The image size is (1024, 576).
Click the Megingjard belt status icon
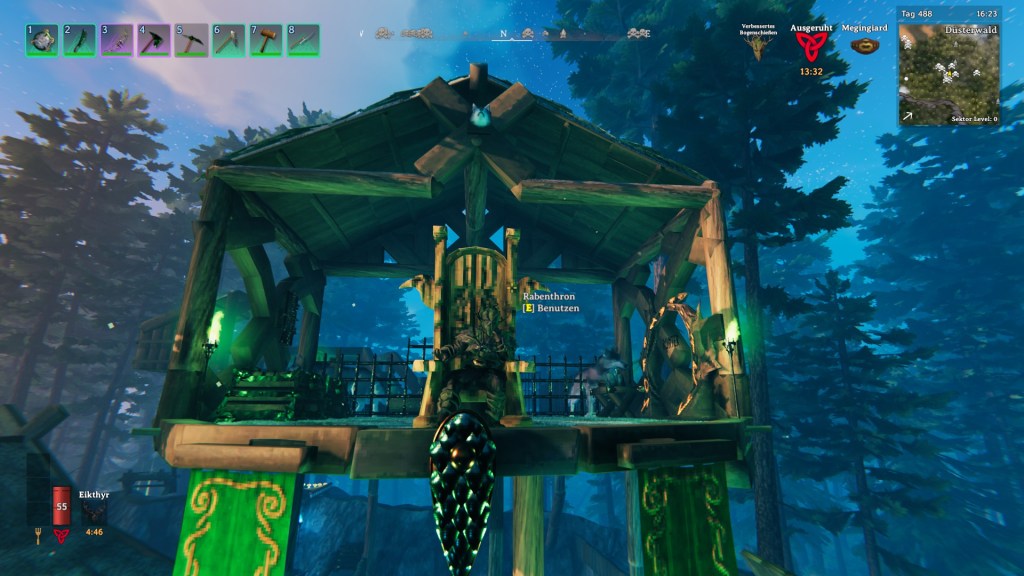coord(865,46)
